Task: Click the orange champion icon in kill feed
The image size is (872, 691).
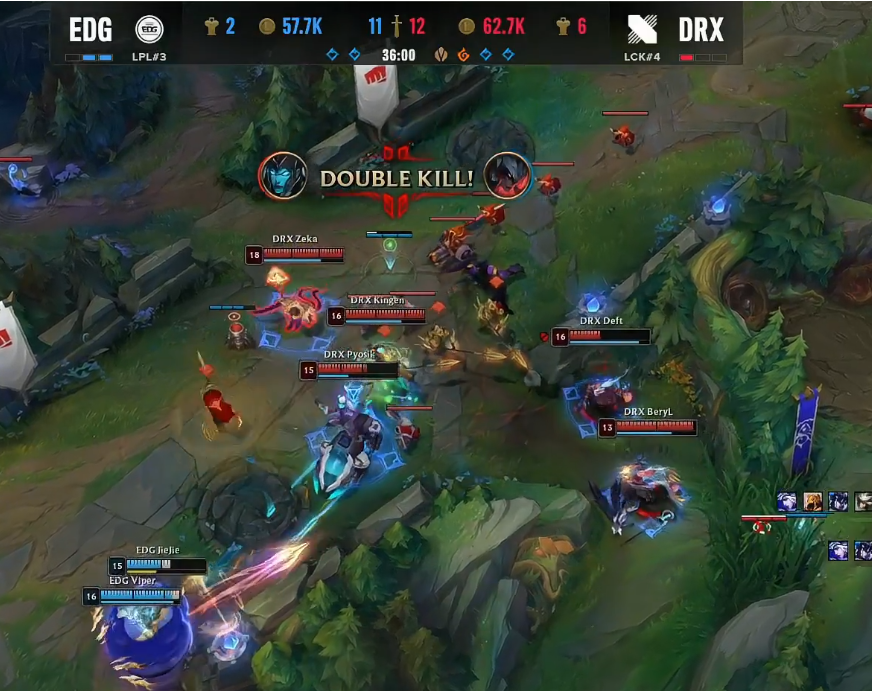Action: [813, 501]
